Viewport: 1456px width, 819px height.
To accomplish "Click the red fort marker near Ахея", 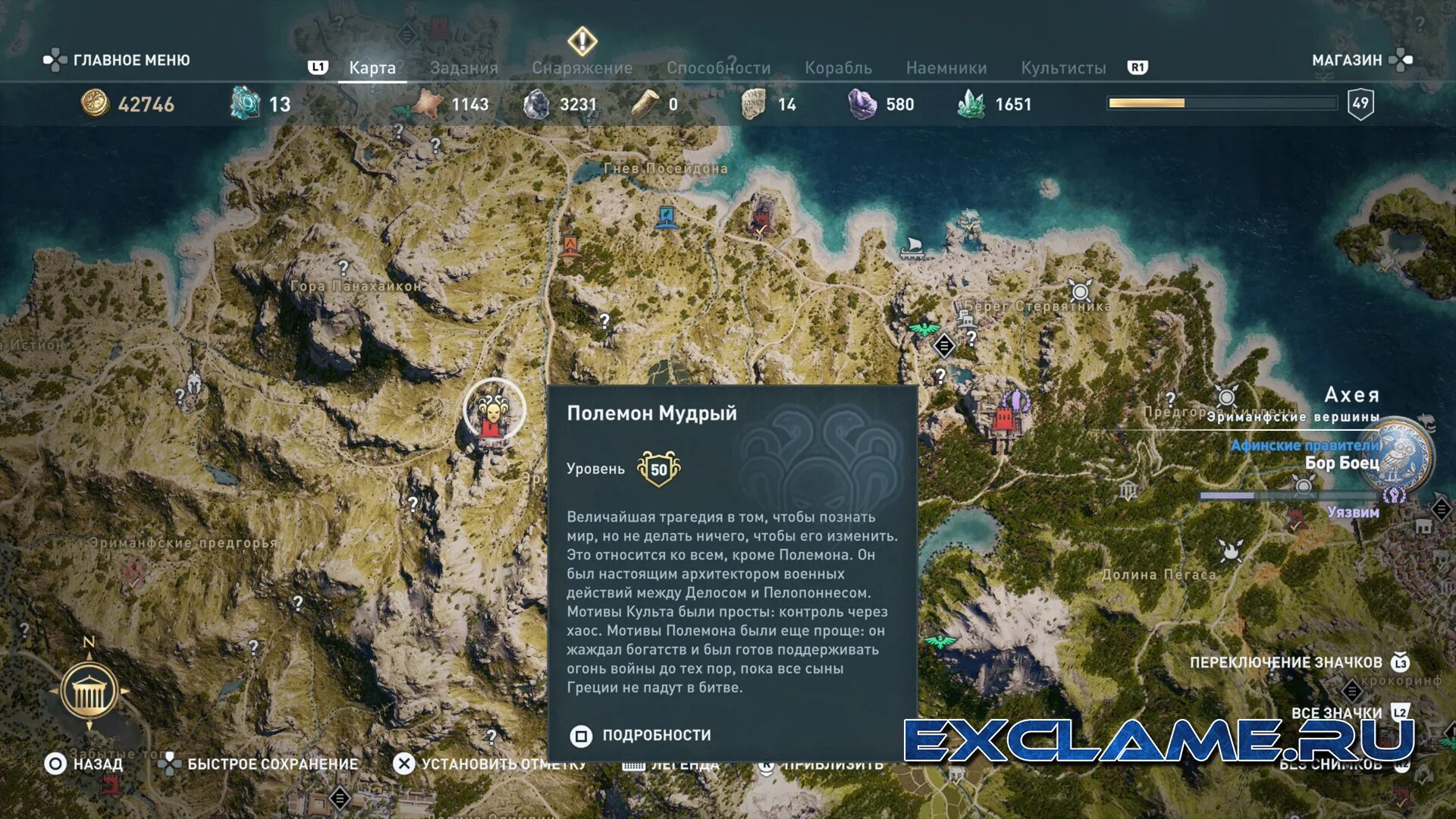I will [x=1005, y=418].
